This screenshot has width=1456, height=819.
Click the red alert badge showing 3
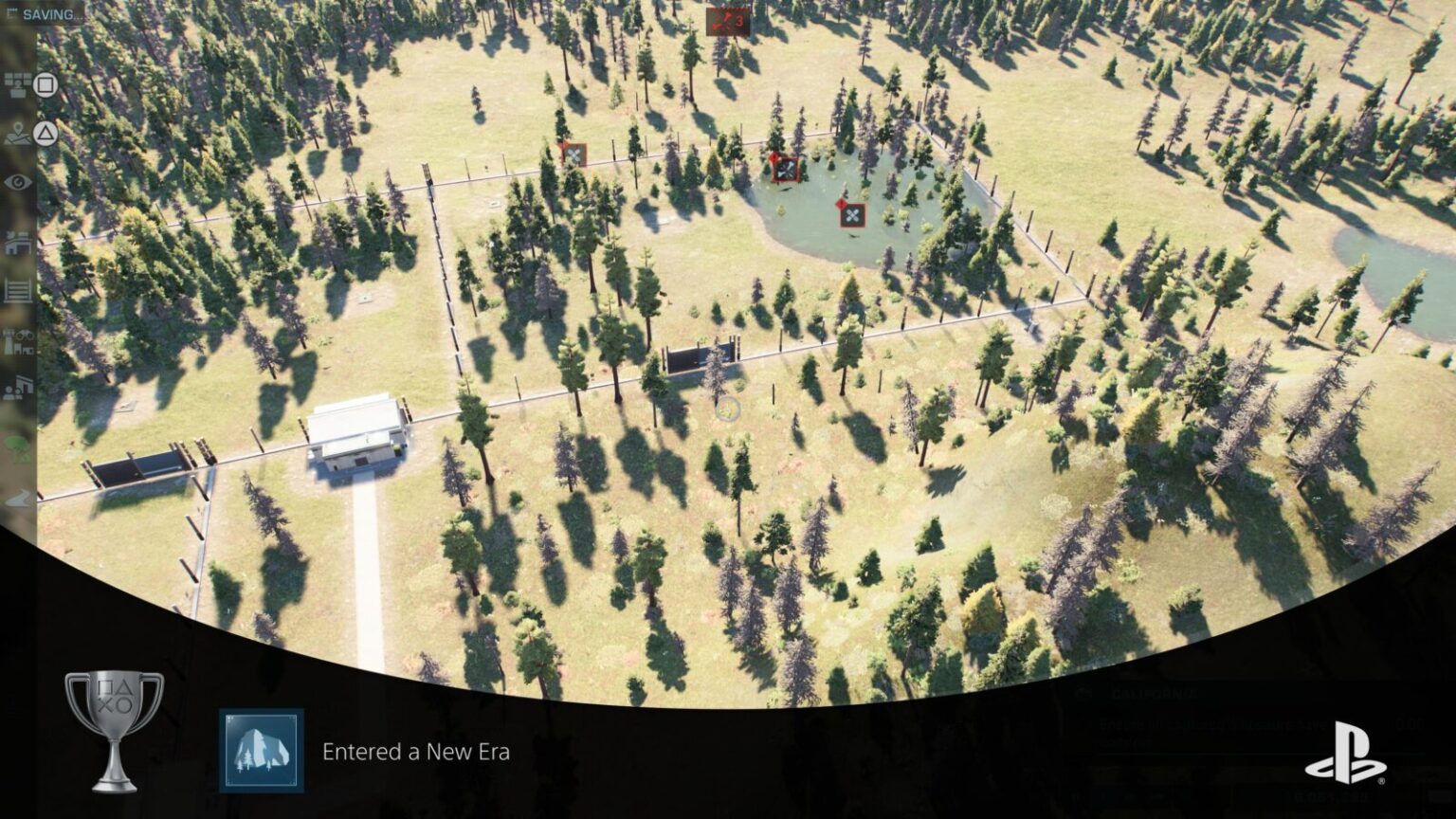coord(728,21)
